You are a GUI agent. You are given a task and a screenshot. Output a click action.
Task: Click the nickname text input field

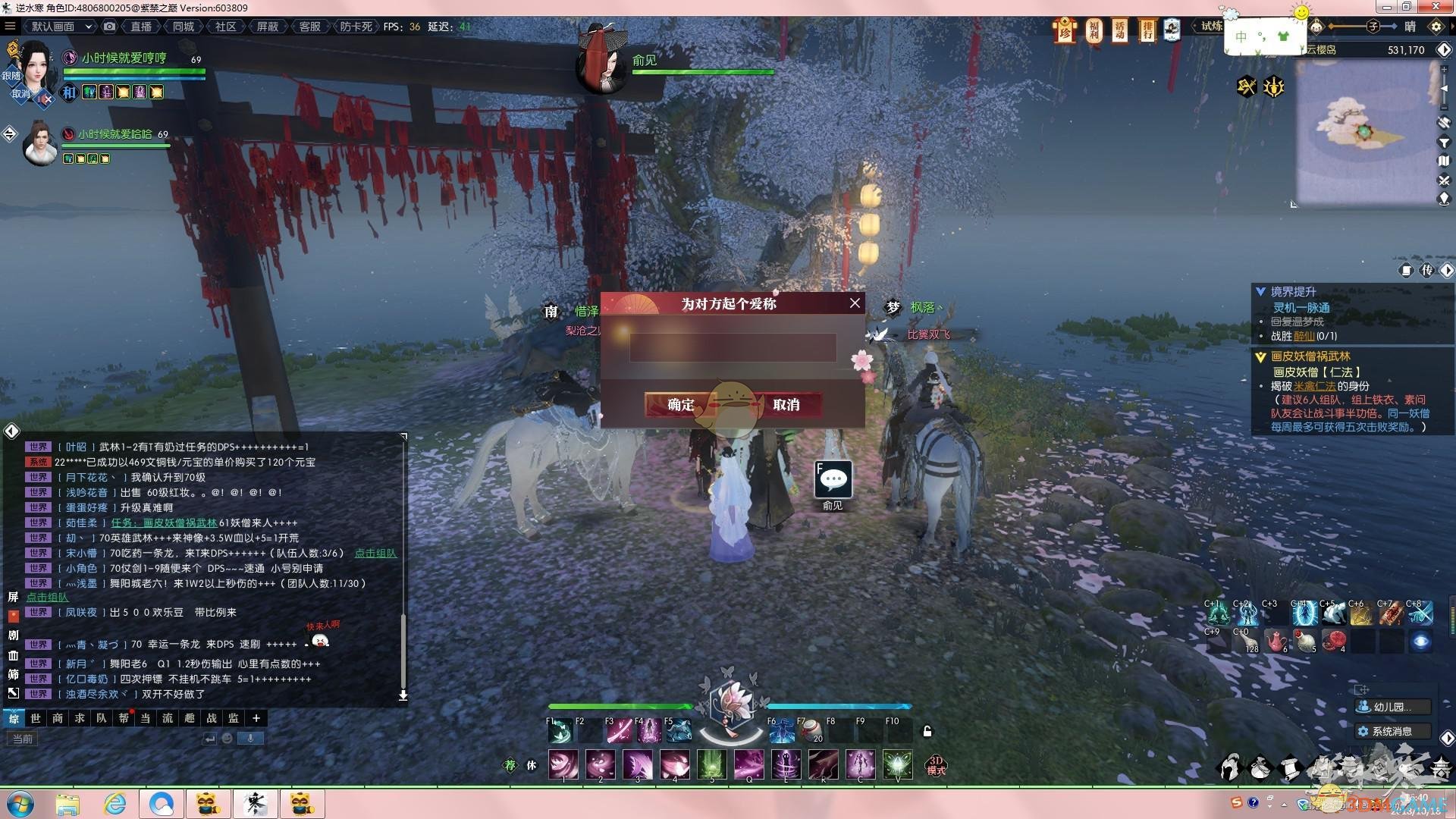click(x=733, y=347)
